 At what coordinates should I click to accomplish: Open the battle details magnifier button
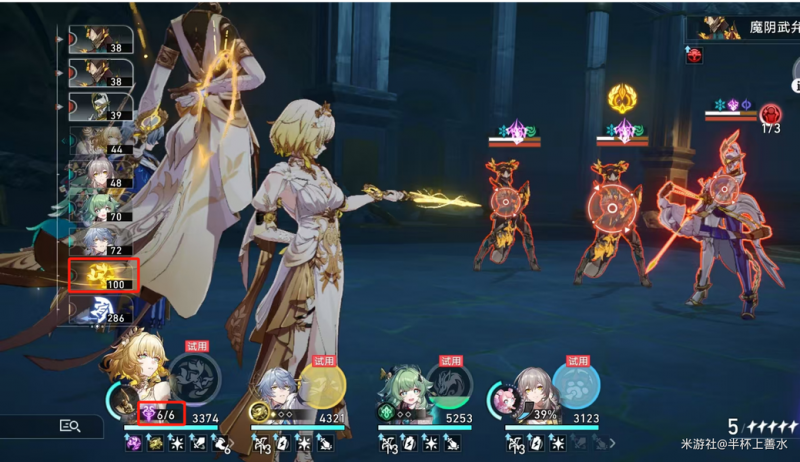[70, 426]
